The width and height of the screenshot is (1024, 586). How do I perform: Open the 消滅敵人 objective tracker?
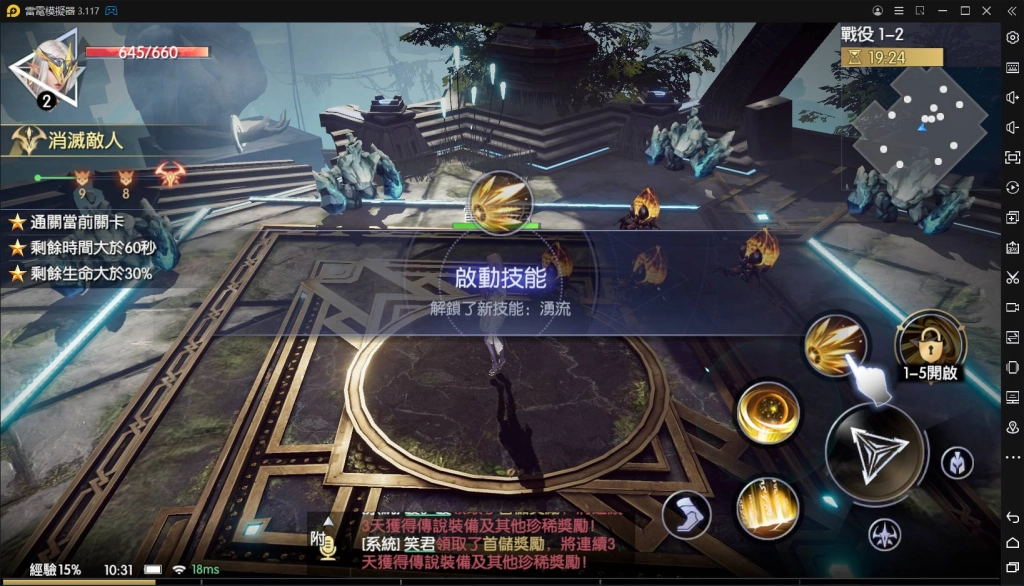click(x=70, y=140)
